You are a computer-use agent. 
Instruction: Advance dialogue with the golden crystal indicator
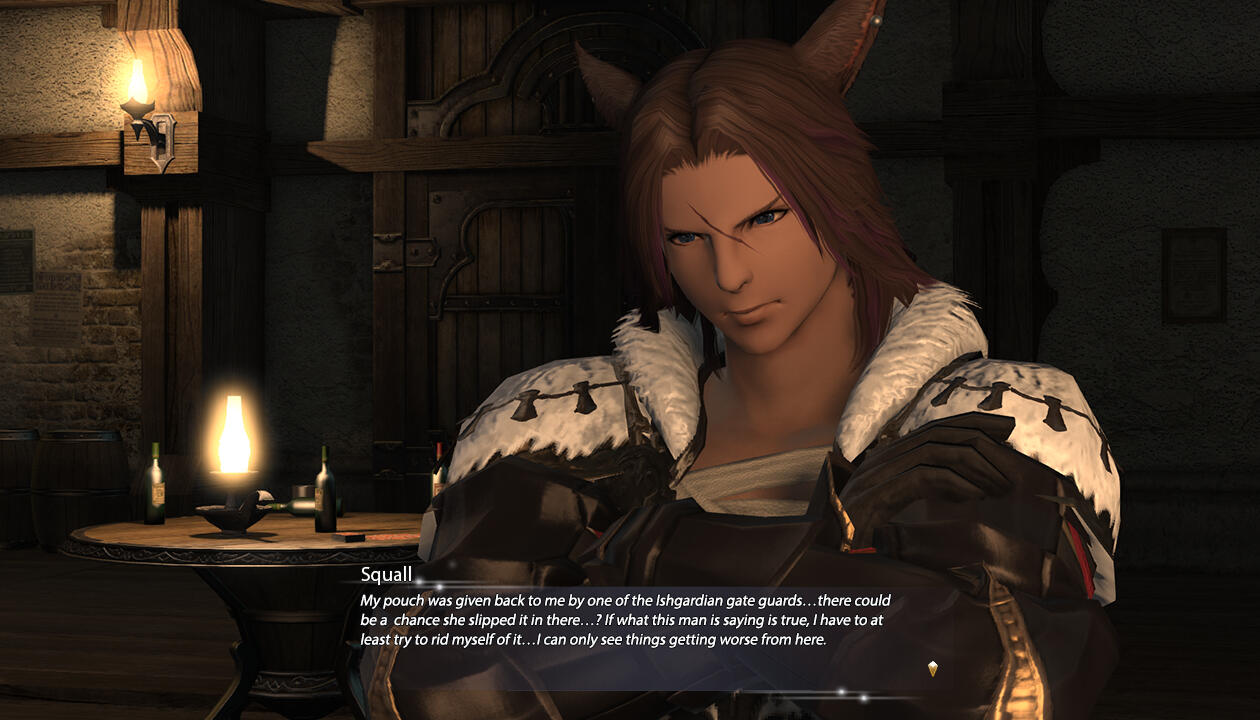point(933,668)
